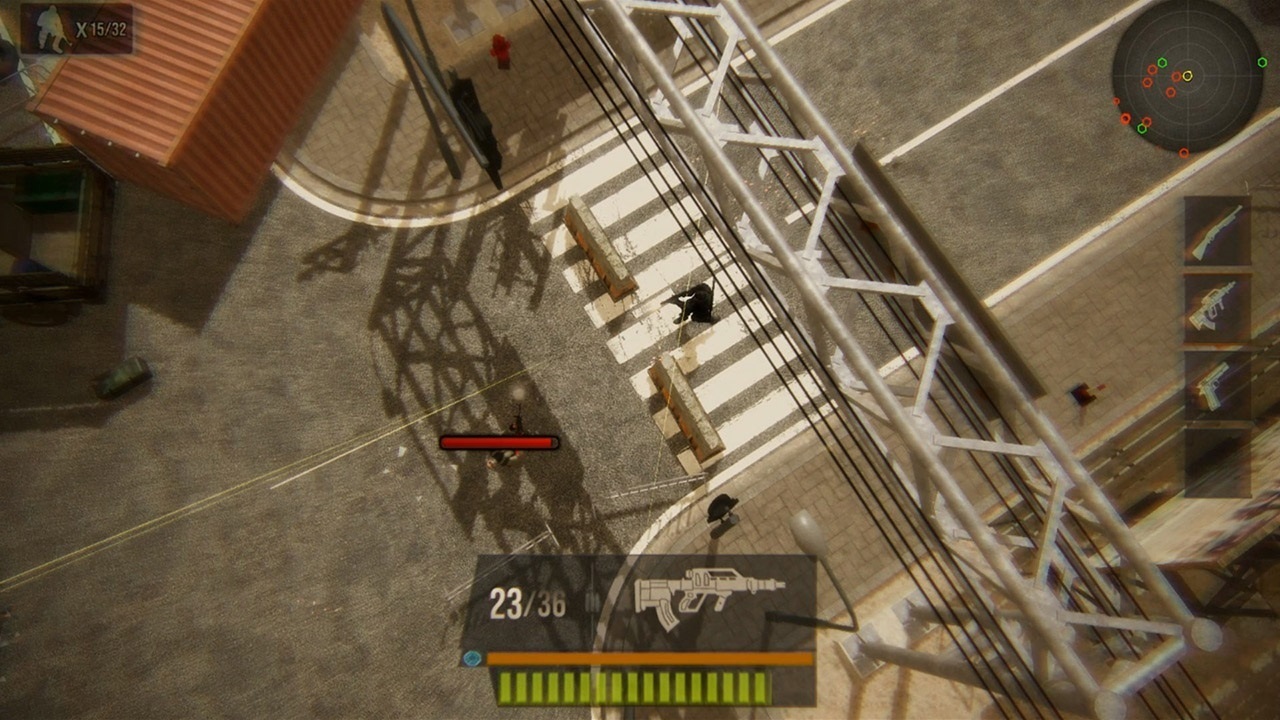Click the yellow player dot on the radar
Image resolution: width=1280 pixels, height=720 pixels.
pyautogui.click(x=1188, y=76)
